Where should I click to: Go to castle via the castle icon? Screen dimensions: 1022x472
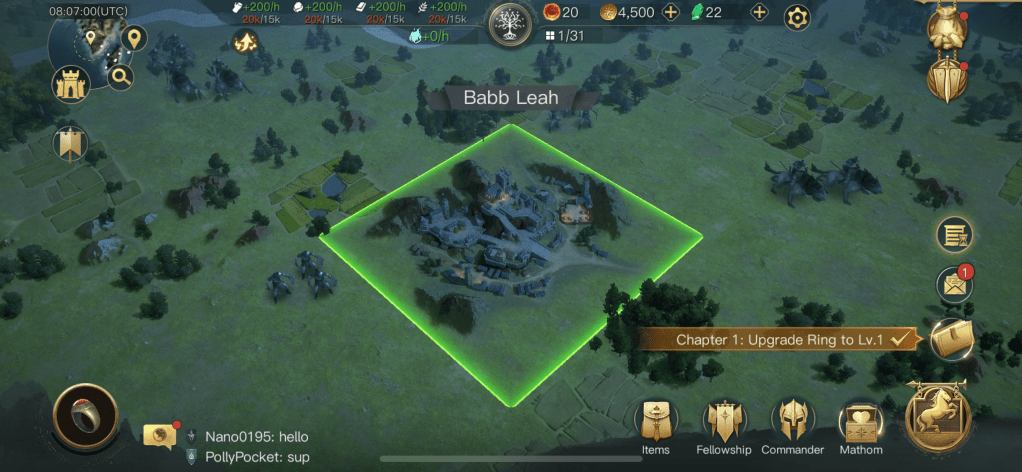point(71,85)
